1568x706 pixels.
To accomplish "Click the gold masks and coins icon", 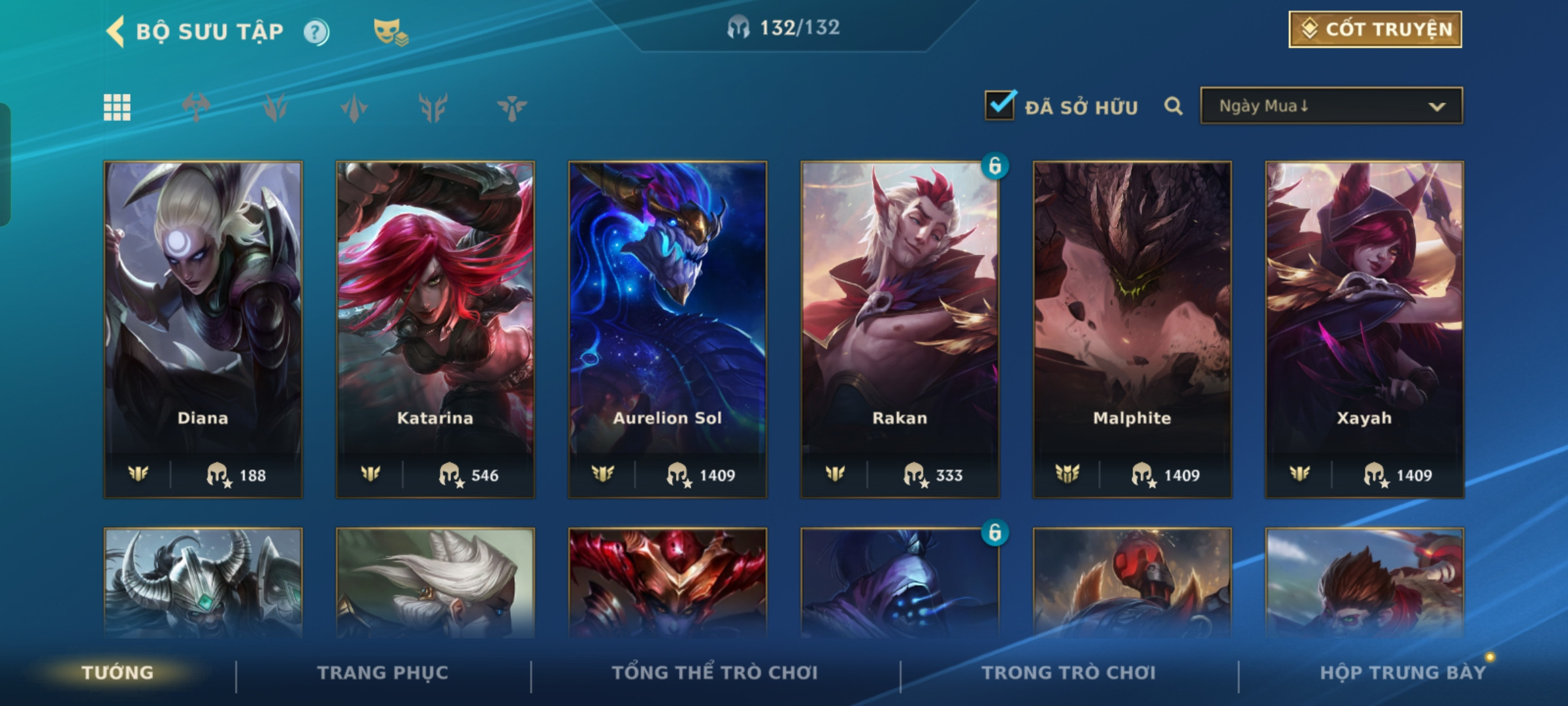I will [390, 31].
